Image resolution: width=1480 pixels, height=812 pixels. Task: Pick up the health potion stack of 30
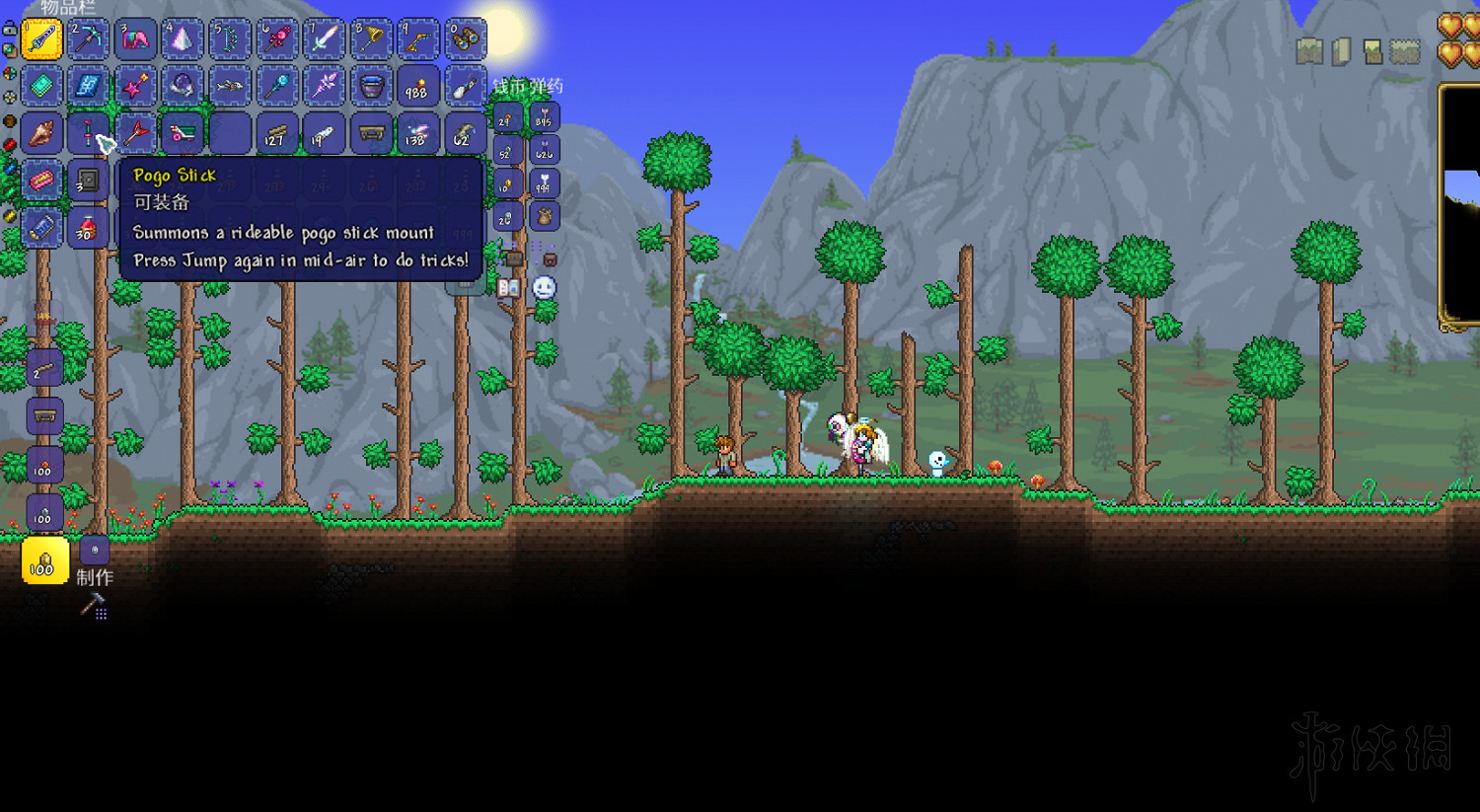[x=89, y=228]
